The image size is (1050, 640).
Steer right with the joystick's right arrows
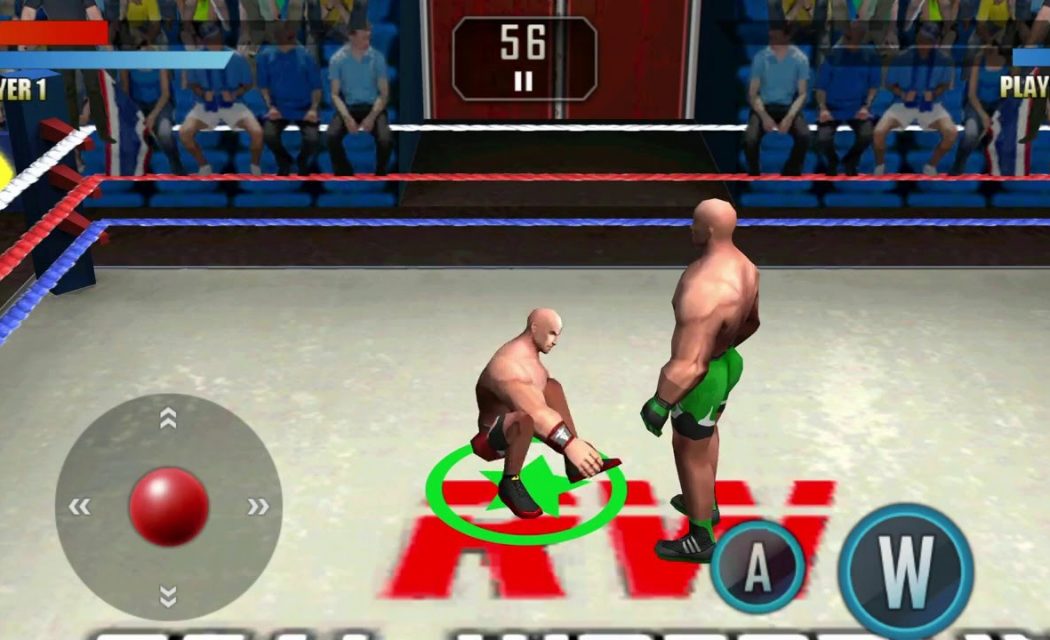point(258,507)
